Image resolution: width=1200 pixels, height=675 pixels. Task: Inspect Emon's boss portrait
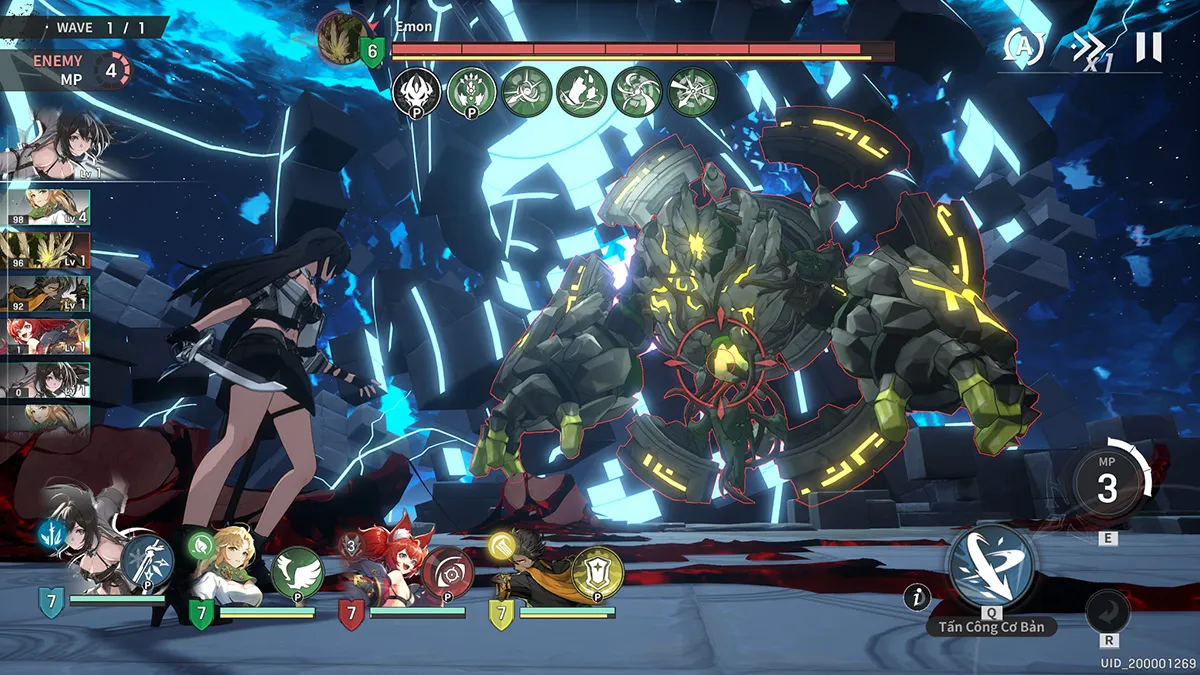(342, 37)
